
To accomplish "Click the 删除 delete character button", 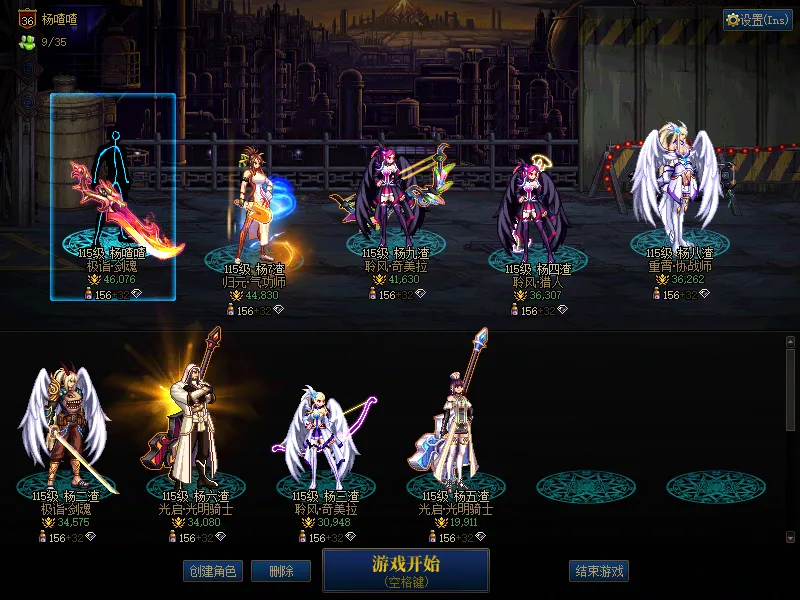I will coord(281,571).
